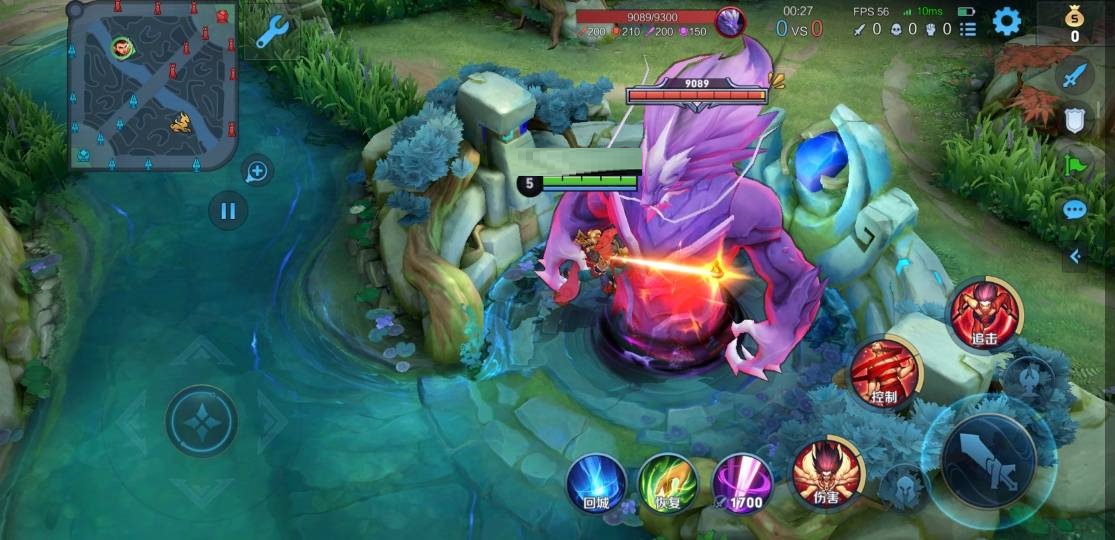Tap the virtual movement joystick center

coord(201,421)
